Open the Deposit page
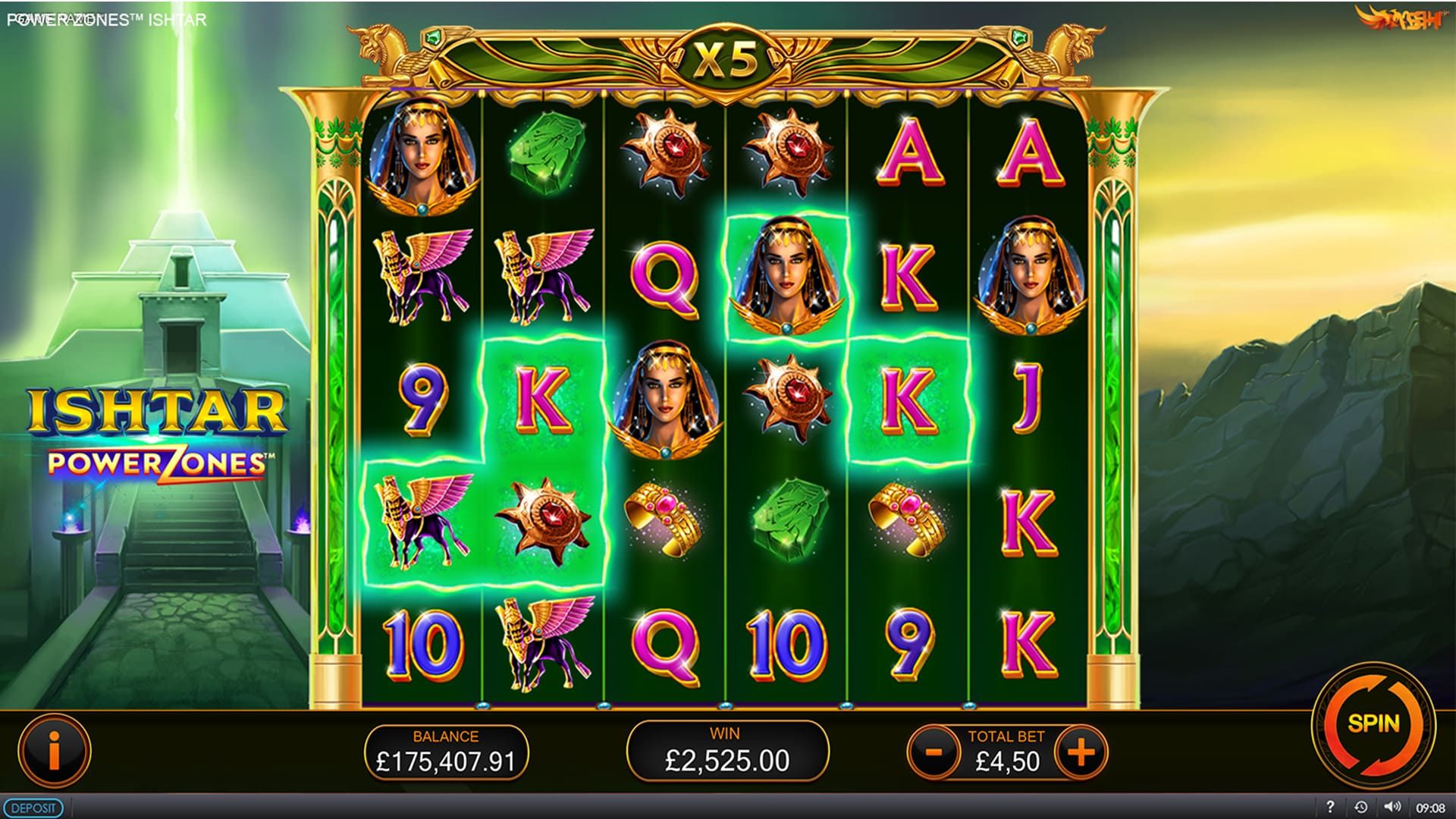Image resolution: width=1456 pixels, height=819 pixels. [33, 808]
